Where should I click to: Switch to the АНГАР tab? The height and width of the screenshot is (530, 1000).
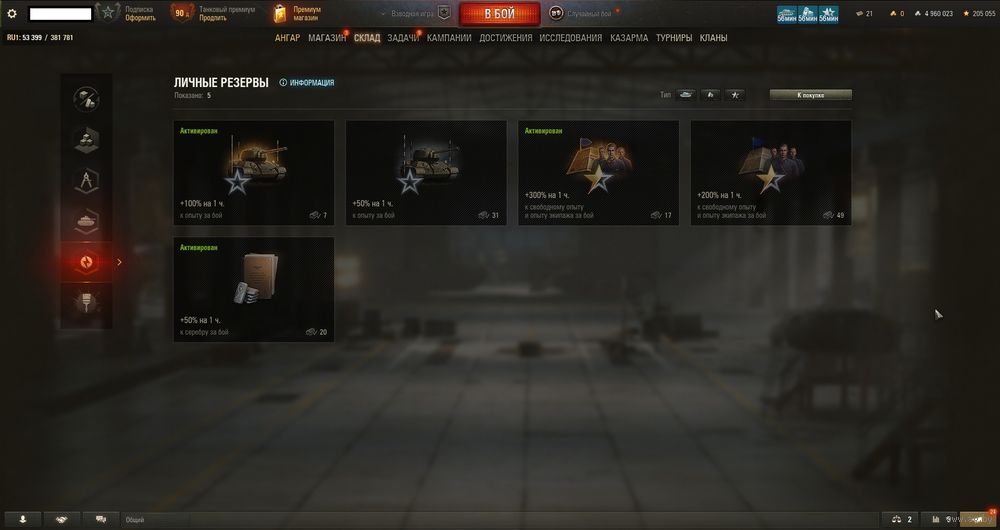[x=287, y=38]
